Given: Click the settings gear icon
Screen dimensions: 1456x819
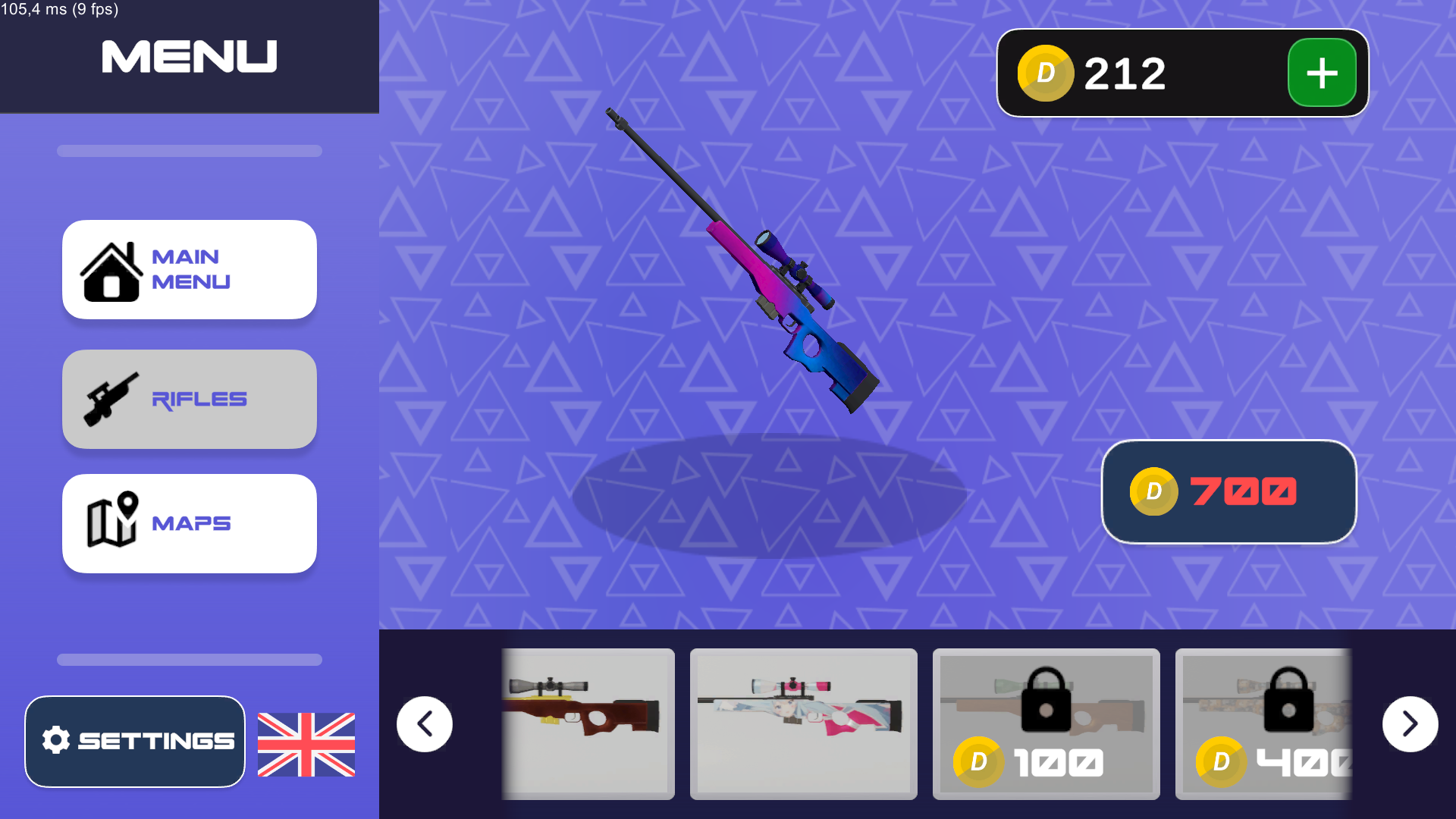Looking at the screenshot, I should [x=57, y=739].
